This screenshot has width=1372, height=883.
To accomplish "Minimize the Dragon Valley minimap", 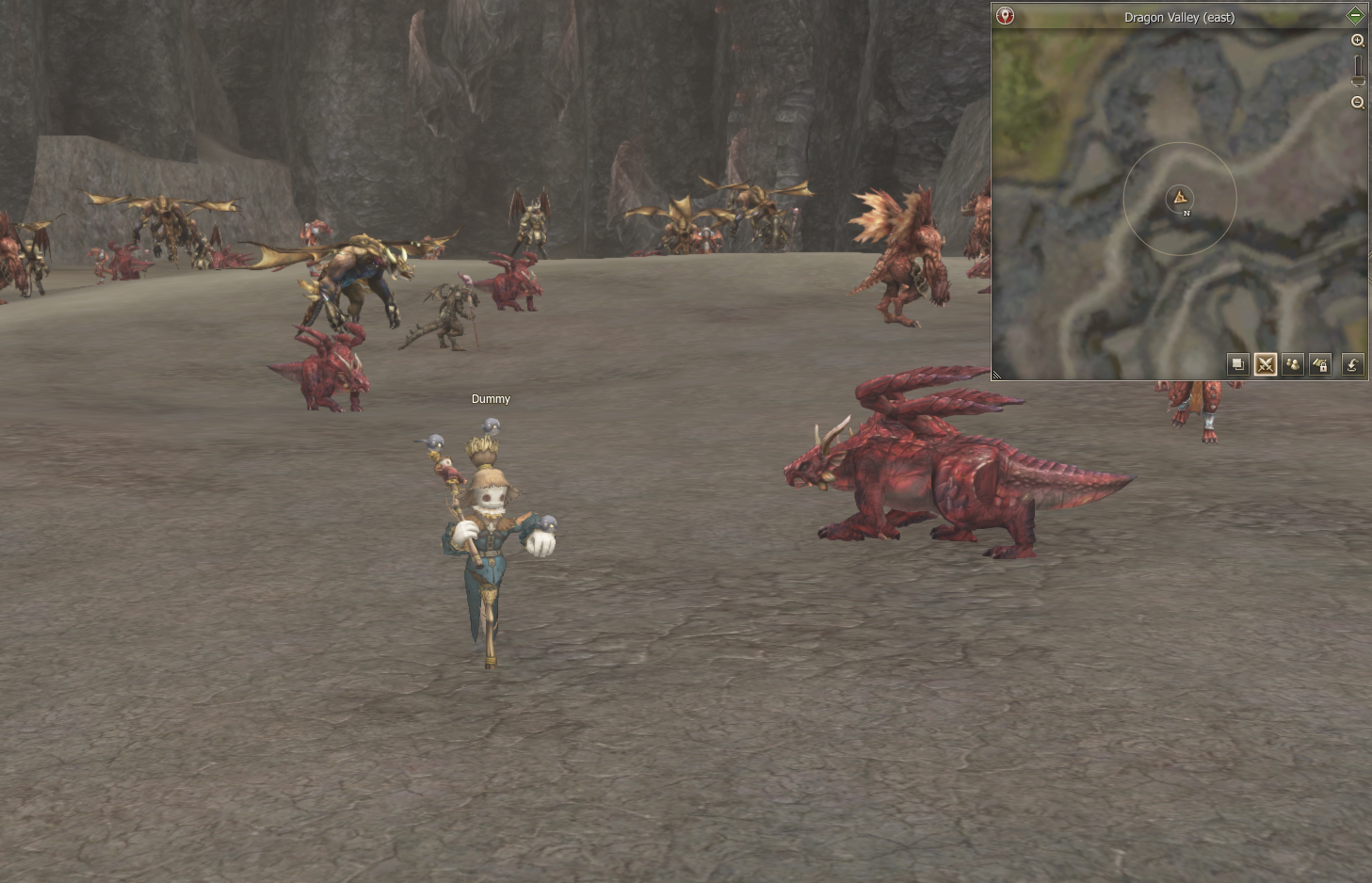I will click(1355, 16).
